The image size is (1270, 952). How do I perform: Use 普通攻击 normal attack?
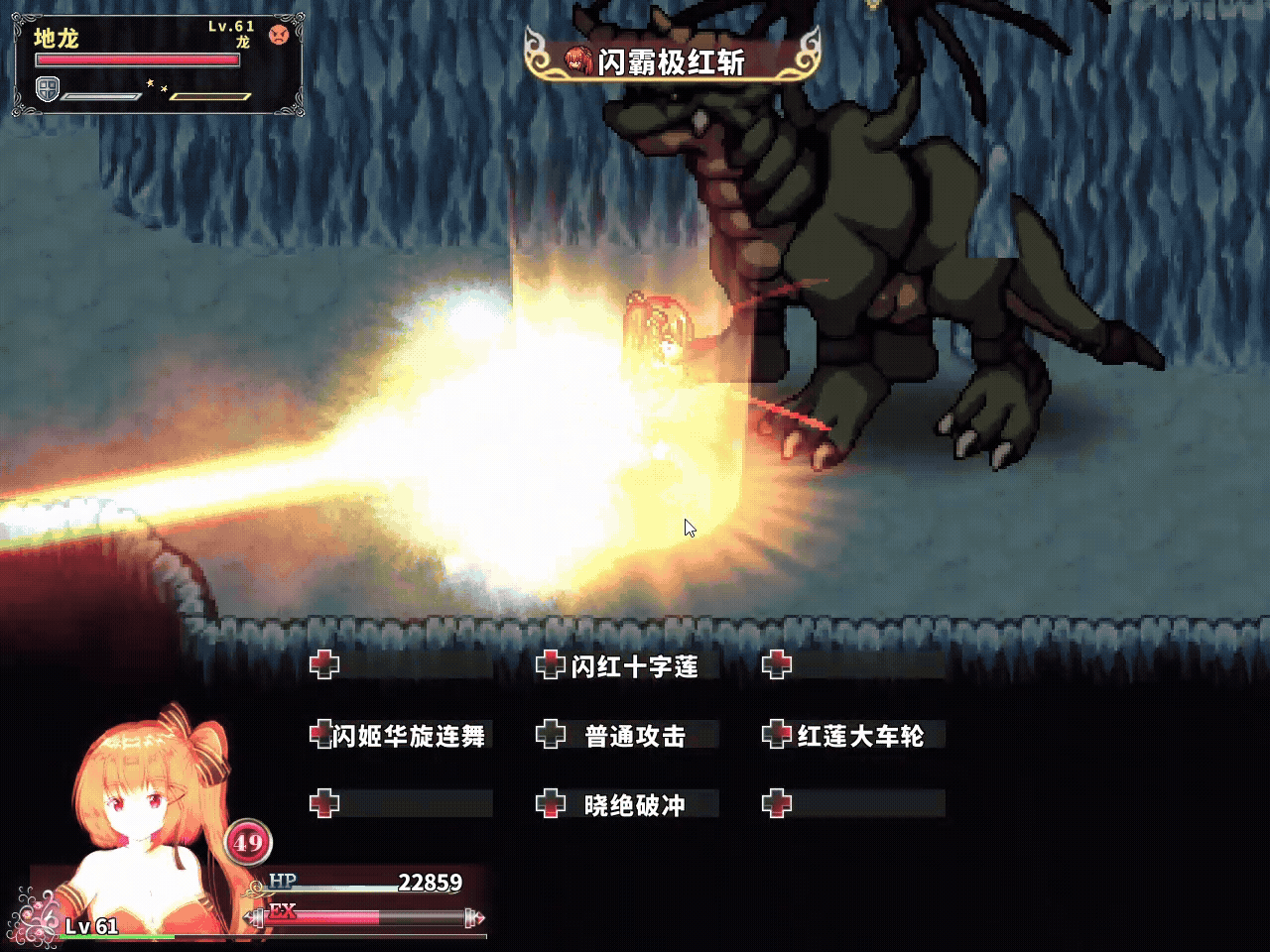(634, 736)
